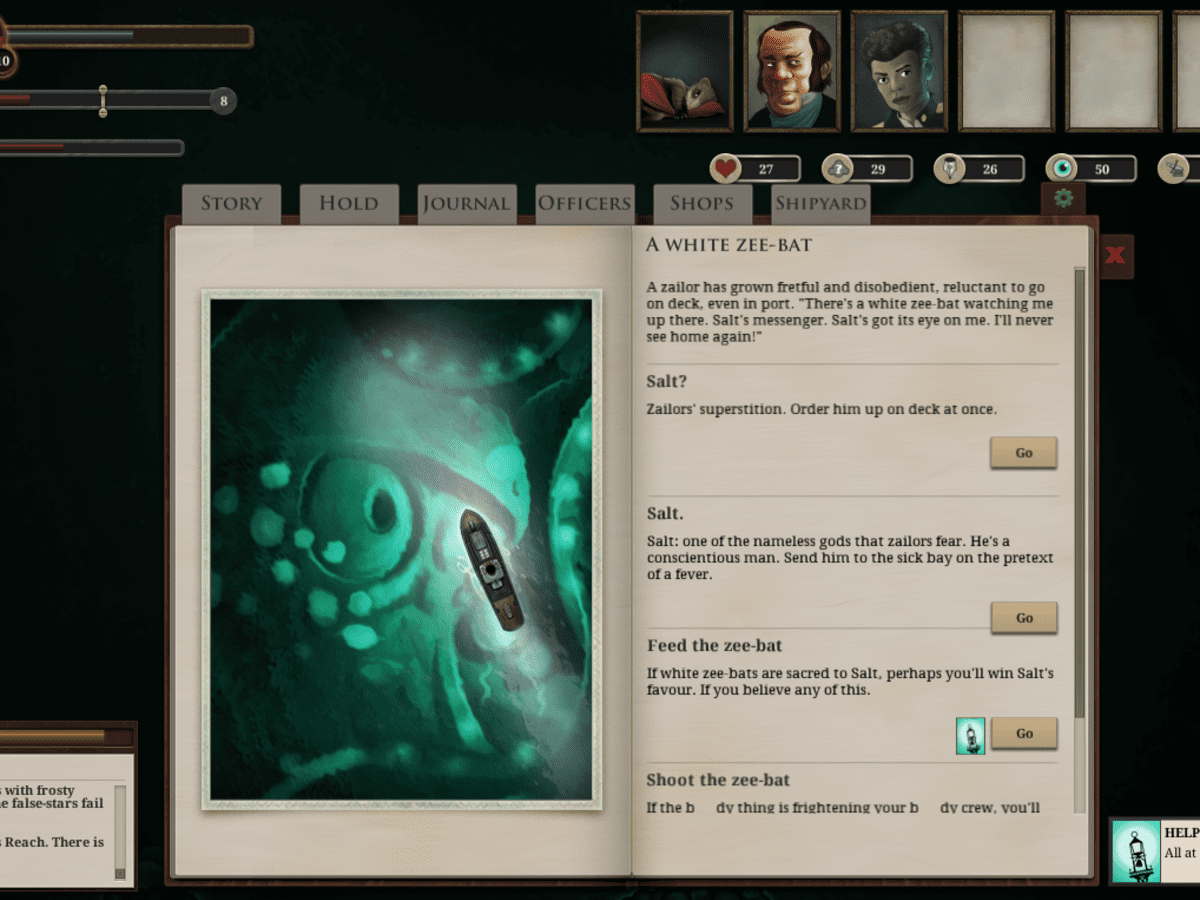Viewport: 1200px width, 900px height.
Task: Open the Hold tab
Action: (348, 204)
